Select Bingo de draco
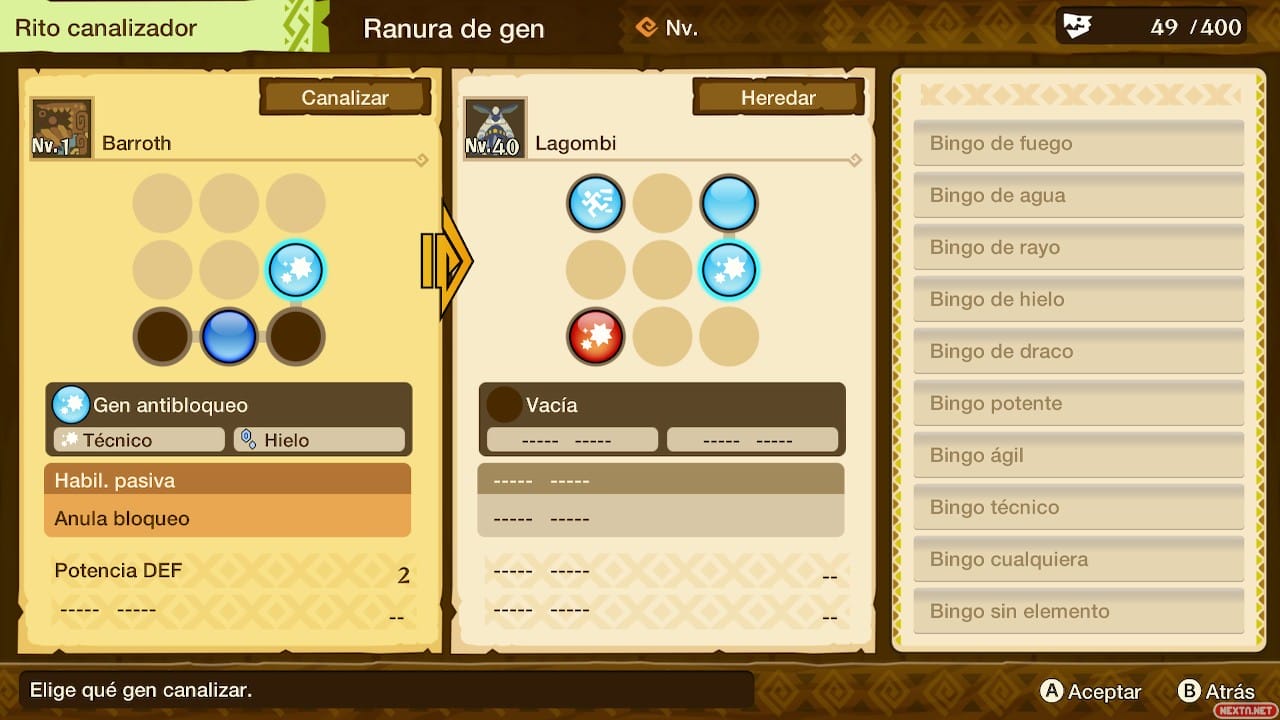The width and height of the screenshot is (1280, 720). [1078, 351]
